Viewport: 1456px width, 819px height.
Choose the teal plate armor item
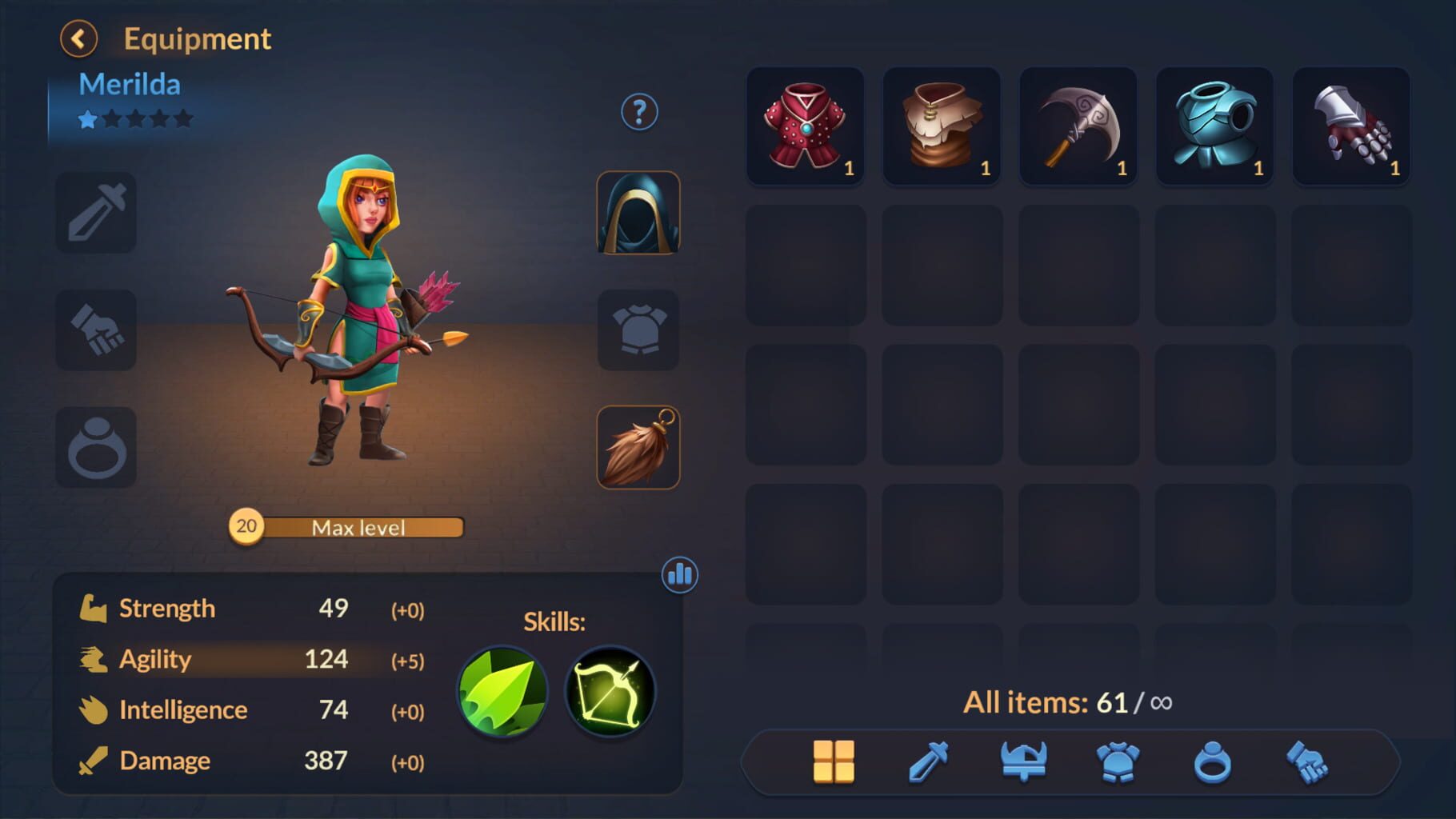point(1214,126)
